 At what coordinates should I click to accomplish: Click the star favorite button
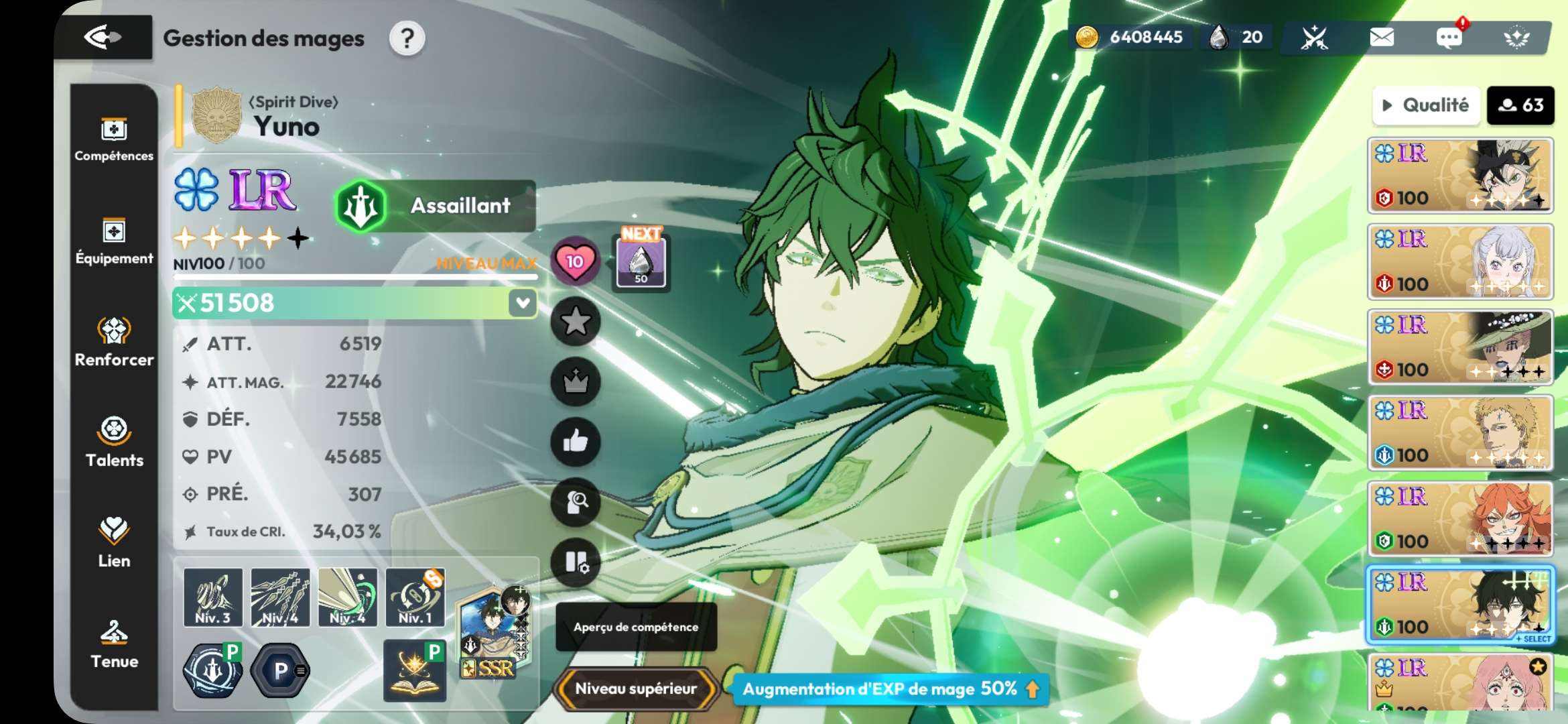click(575, 322)
